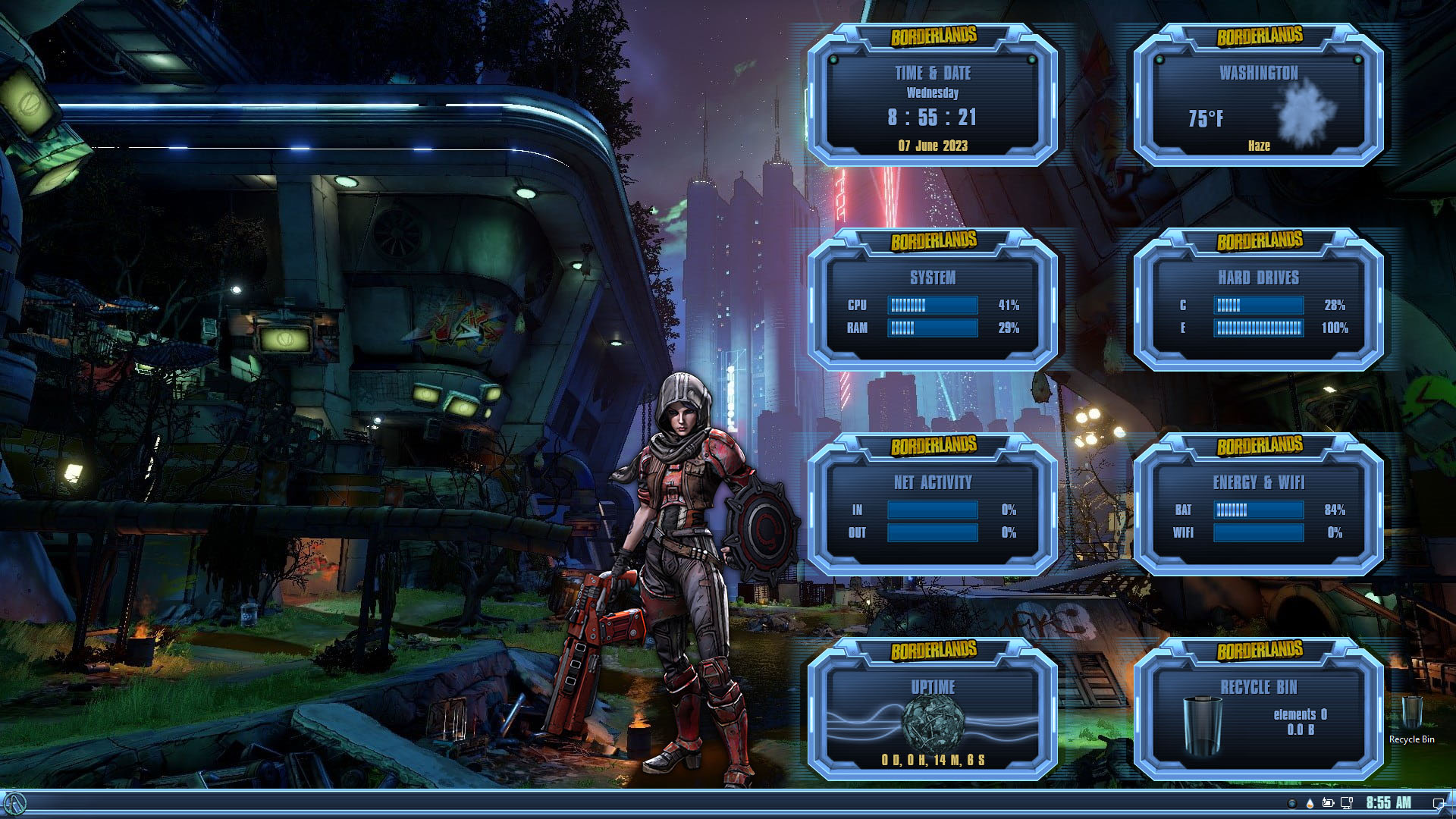Viewport: 1456px width, 819px height.
Task: Select the Time & Date widget
Action: coord(932,106)
